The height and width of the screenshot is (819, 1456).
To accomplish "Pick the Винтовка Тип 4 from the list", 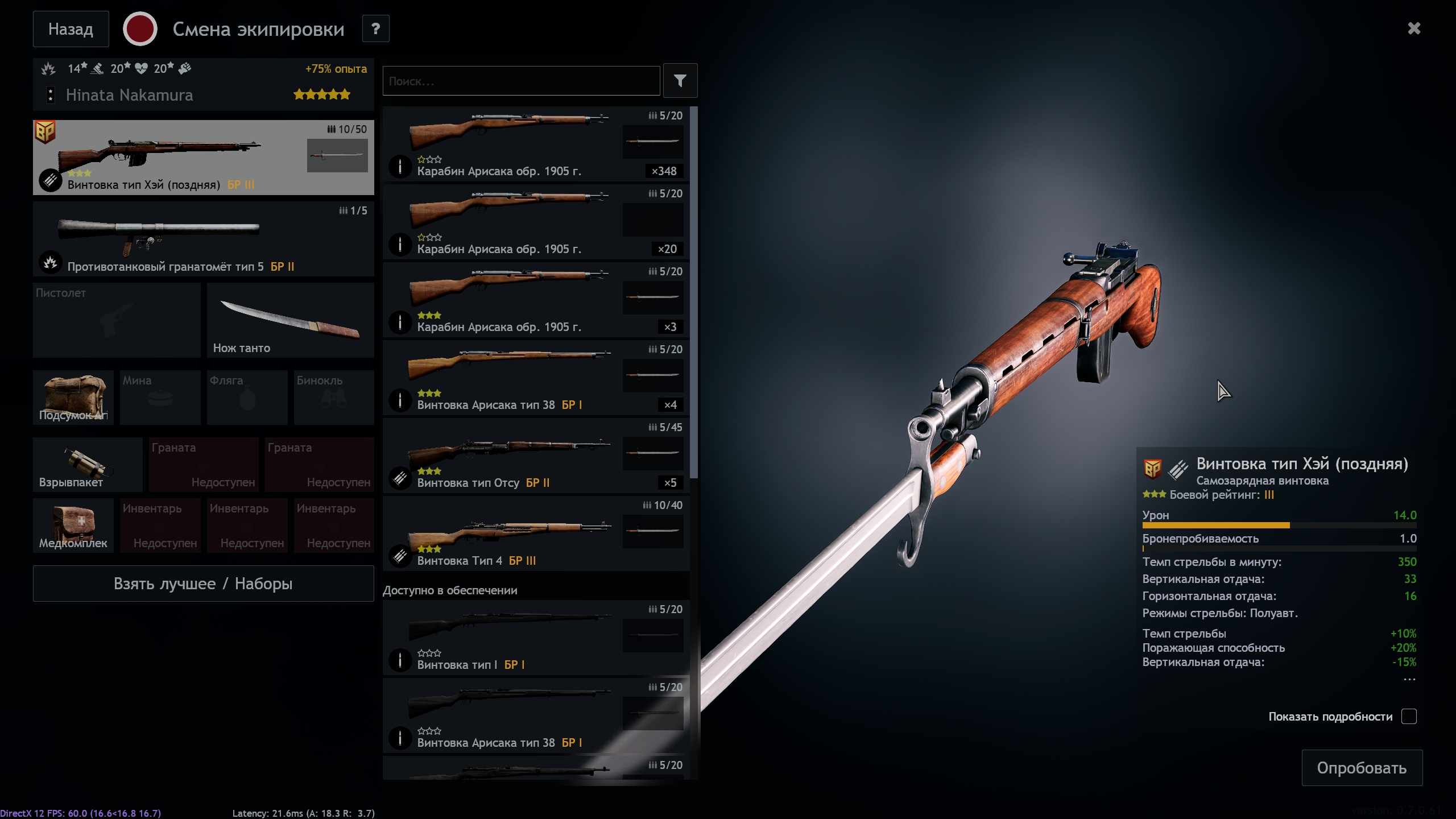I will (535, 533).
